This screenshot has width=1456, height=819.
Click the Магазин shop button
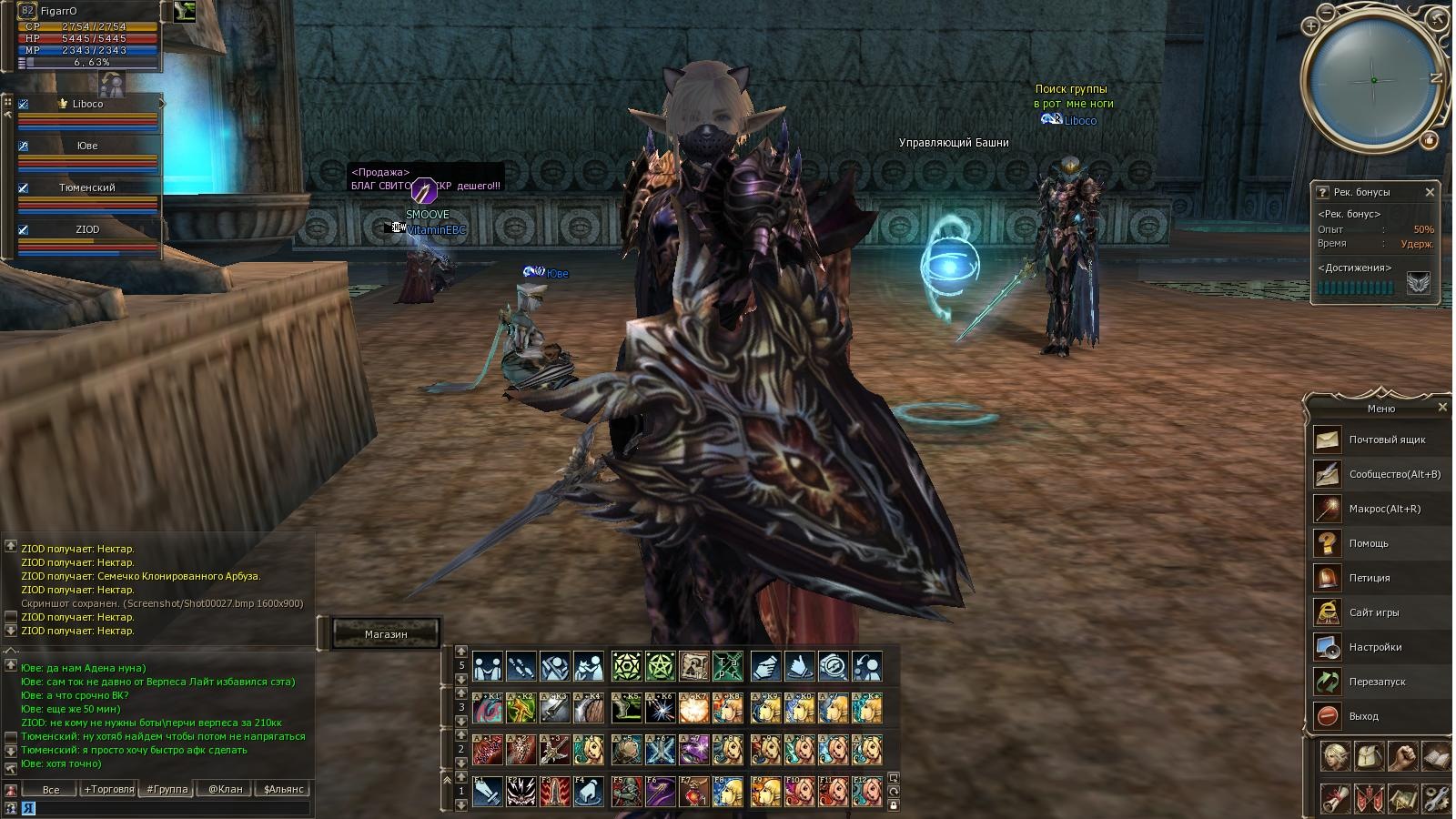(x=386, y=634)
